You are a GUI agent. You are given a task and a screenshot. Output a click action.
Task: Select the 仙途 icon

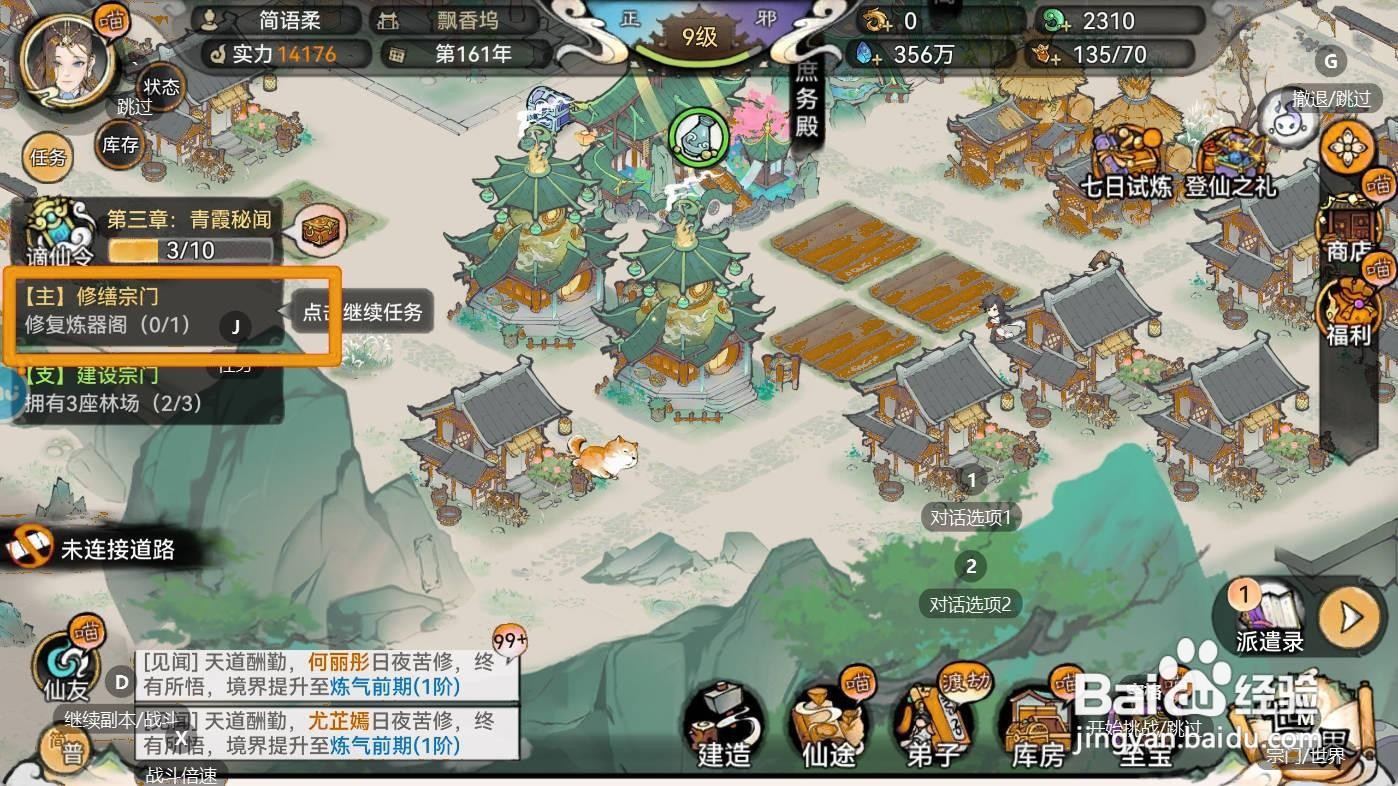point(824,727)
